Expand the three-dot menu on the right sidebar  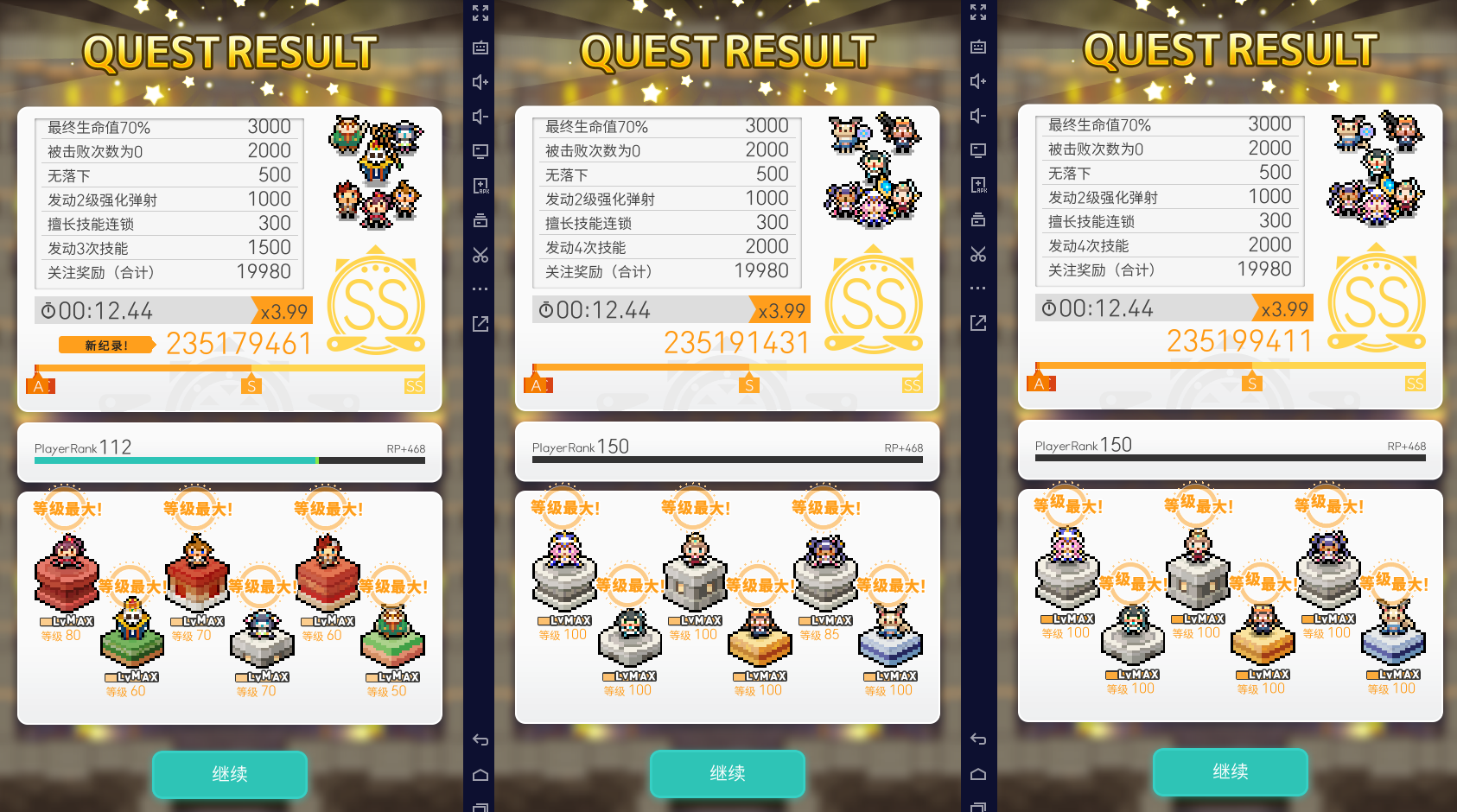tap(978, 289)
